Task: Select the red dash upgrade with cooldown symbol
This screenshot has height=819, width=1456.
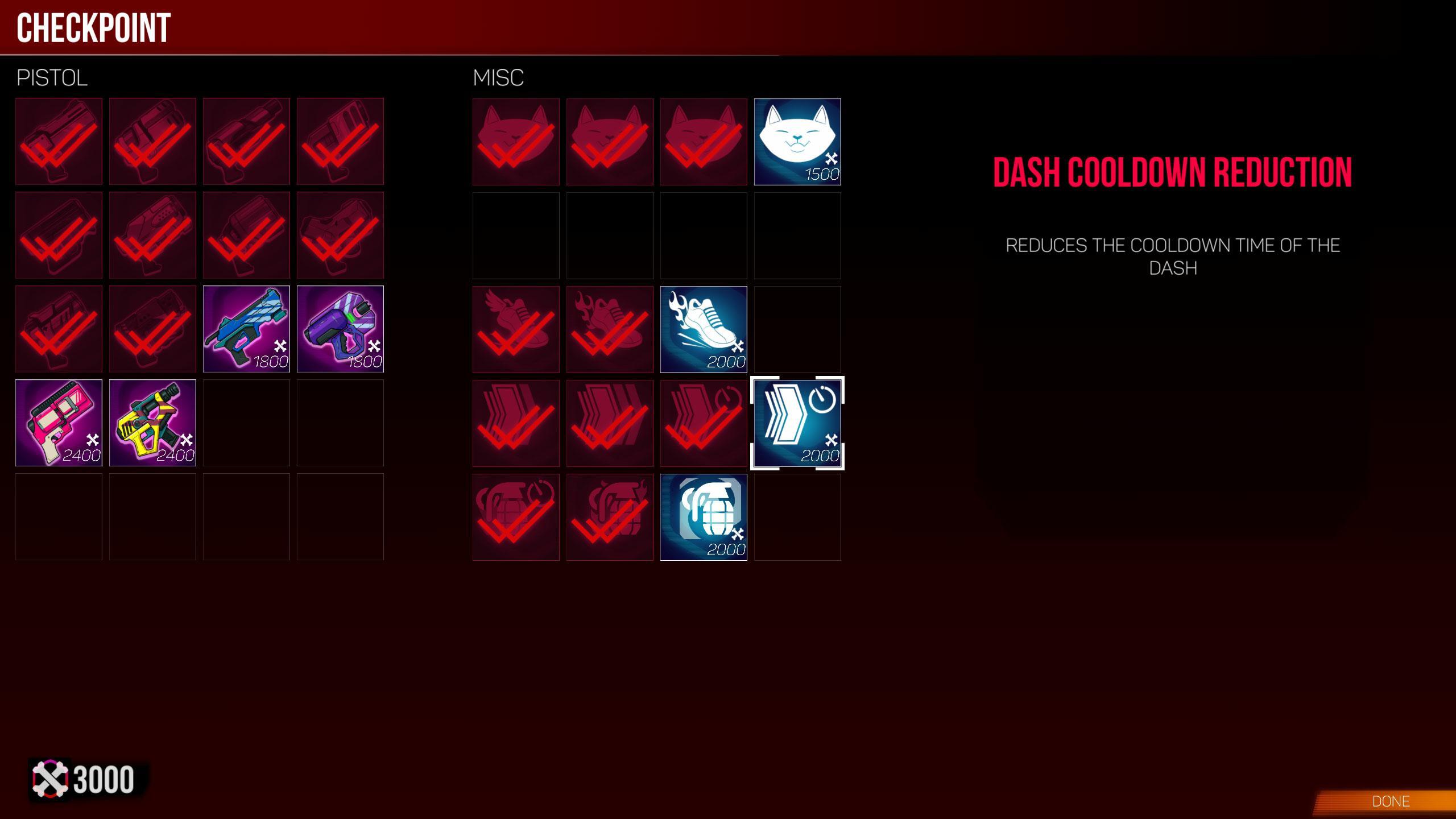Action: [x=704, y=422]
